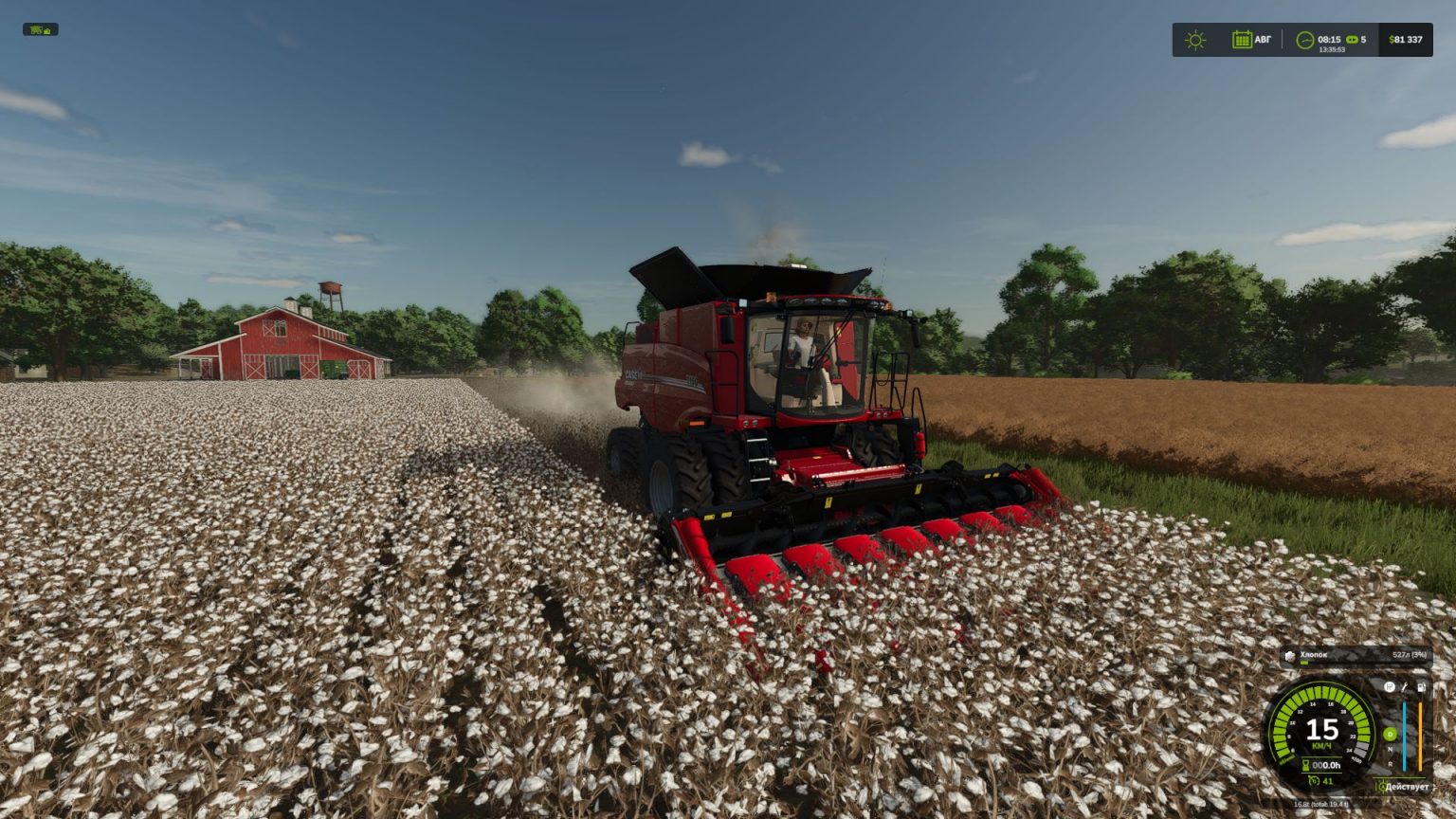Click the money balance $81 337
Viewport: 1456px width, 819px height.
(x=1406, y=39)
